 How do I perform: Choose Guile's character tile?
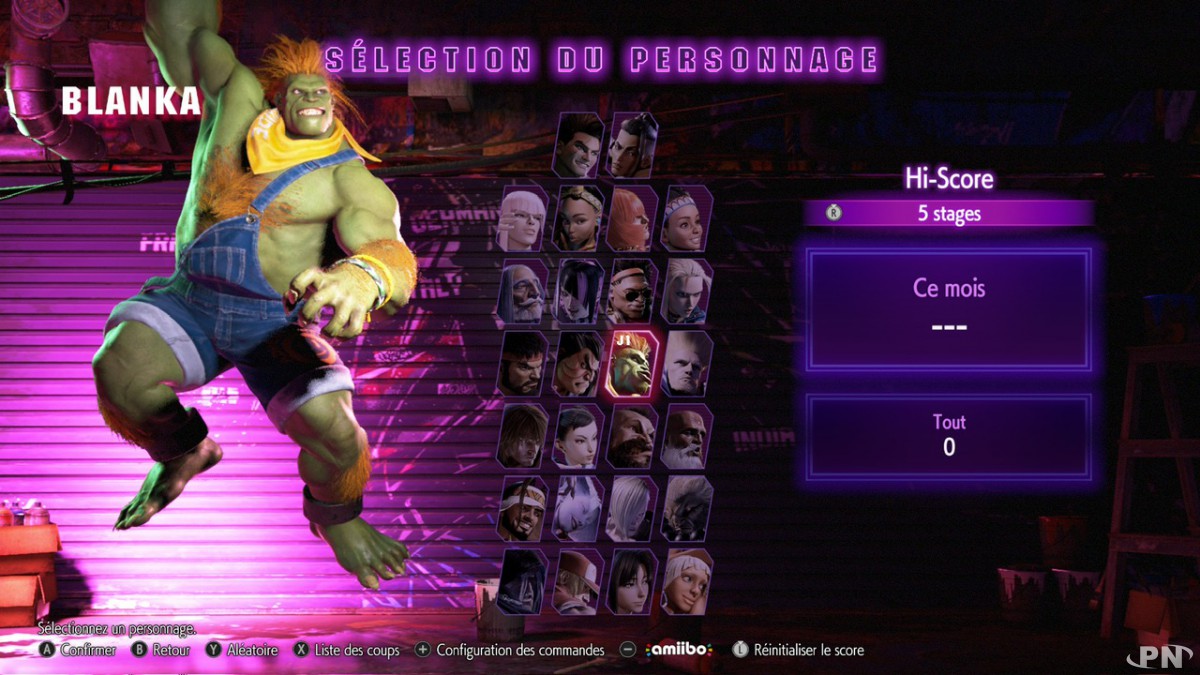[687, 364]
